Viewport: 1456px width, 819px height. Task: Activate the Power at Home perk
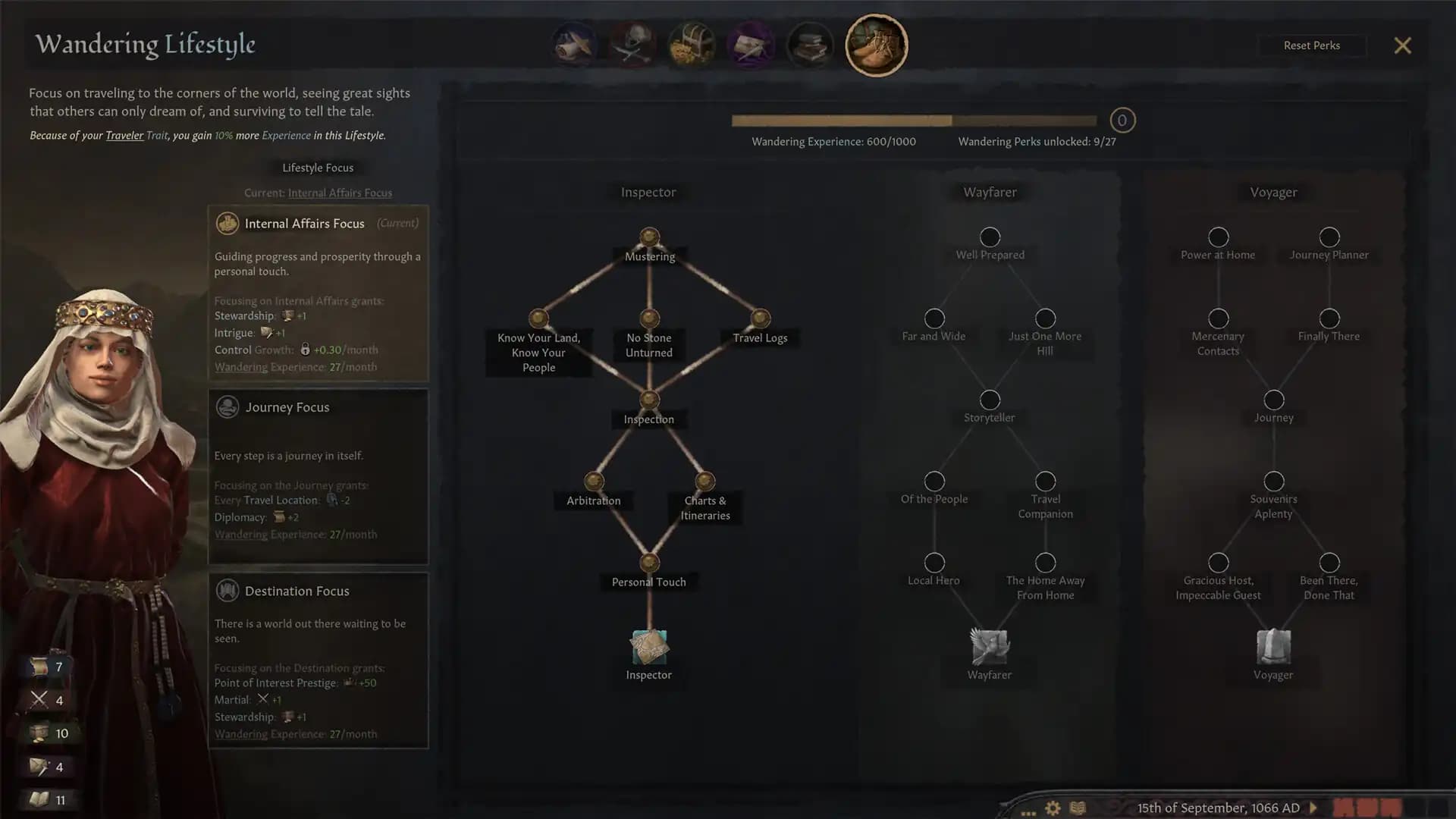pyautogui.click(x=1218, y=237)
